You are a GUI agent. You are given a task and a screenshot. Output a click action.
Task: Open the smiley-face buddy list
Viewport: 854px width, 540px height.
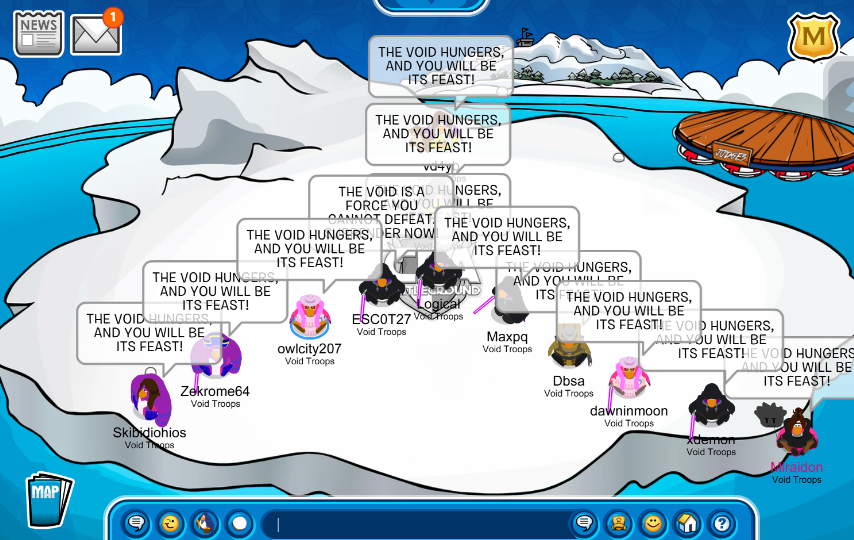[x=653, y=523]
